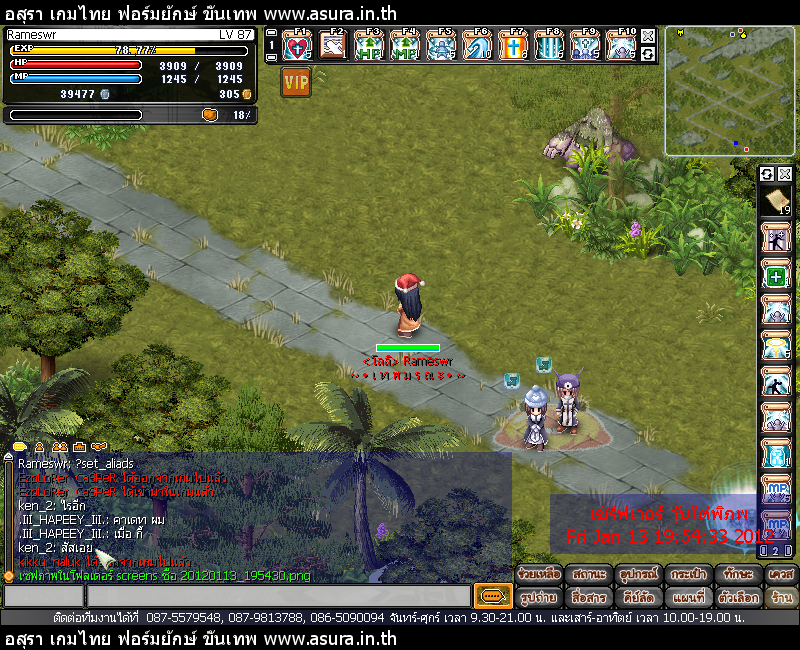Use the F4 MP potion slot
Viewport: 800px width, 650px height.
point(405,46)
